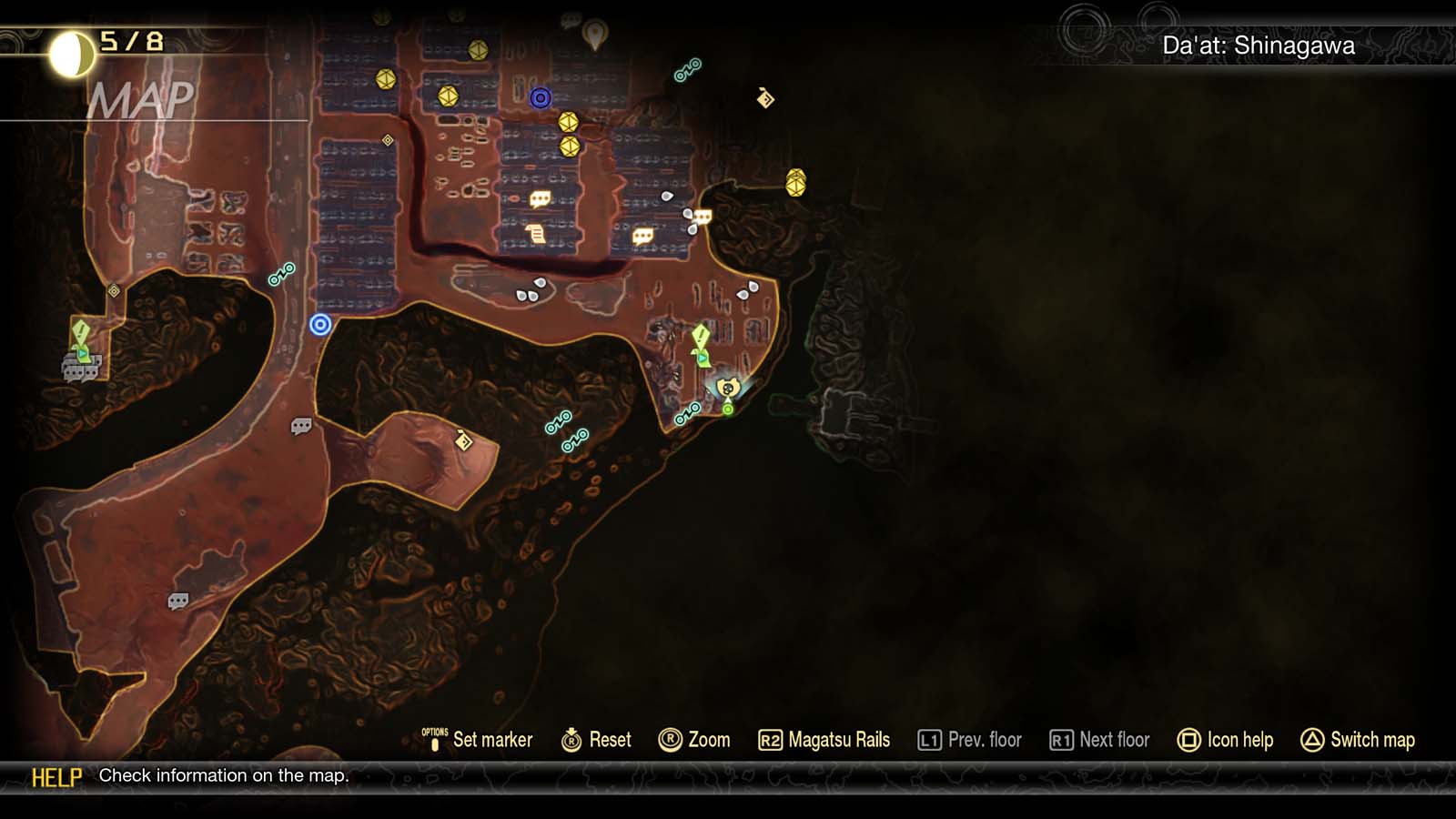Open Icon help
Image resolution: width=1456 pixels, height=819 pixels.
click(x=1226, y=740)
